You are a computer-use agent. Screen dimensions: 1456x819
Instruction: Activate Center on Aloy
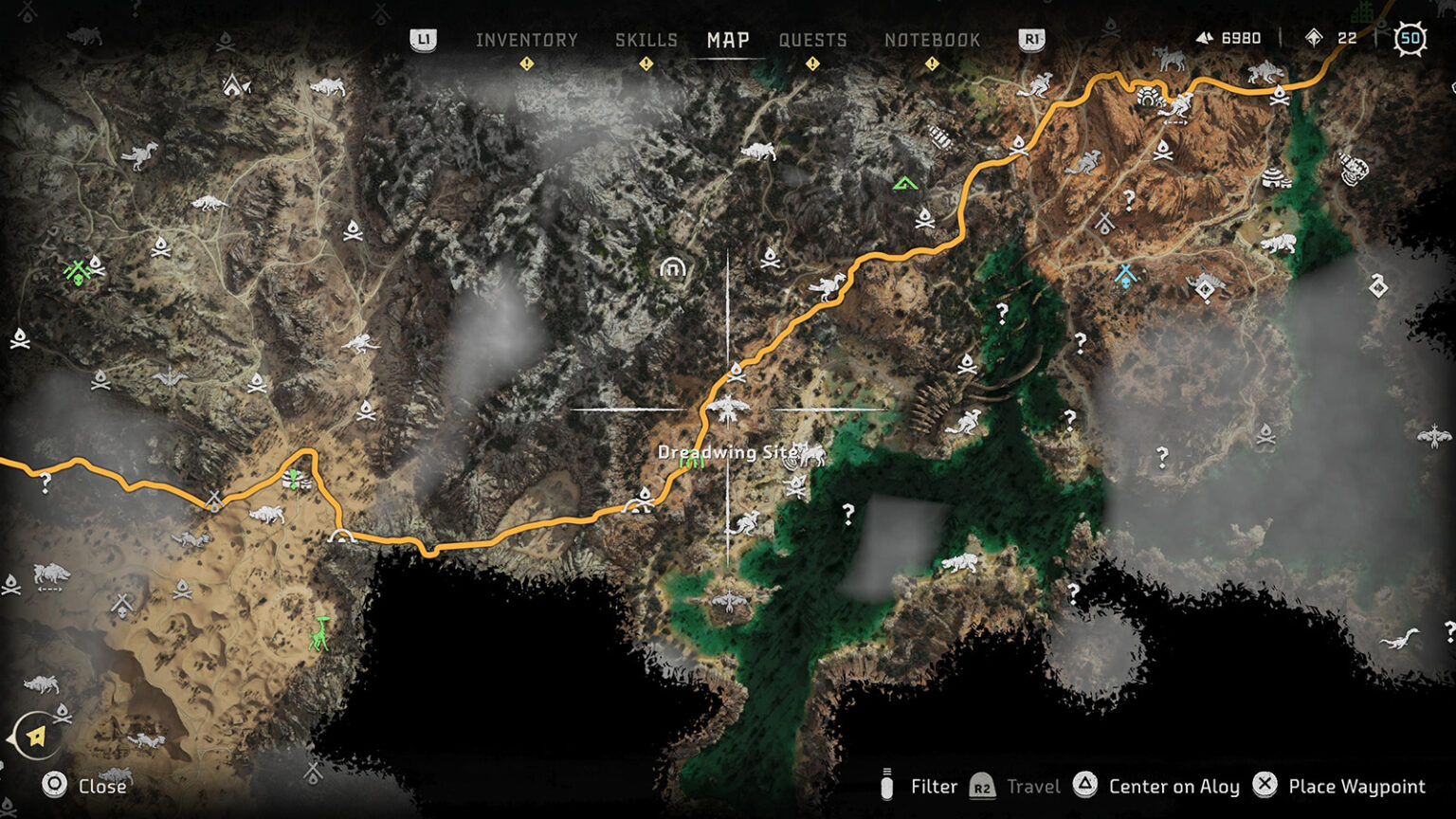[1175, 787]
